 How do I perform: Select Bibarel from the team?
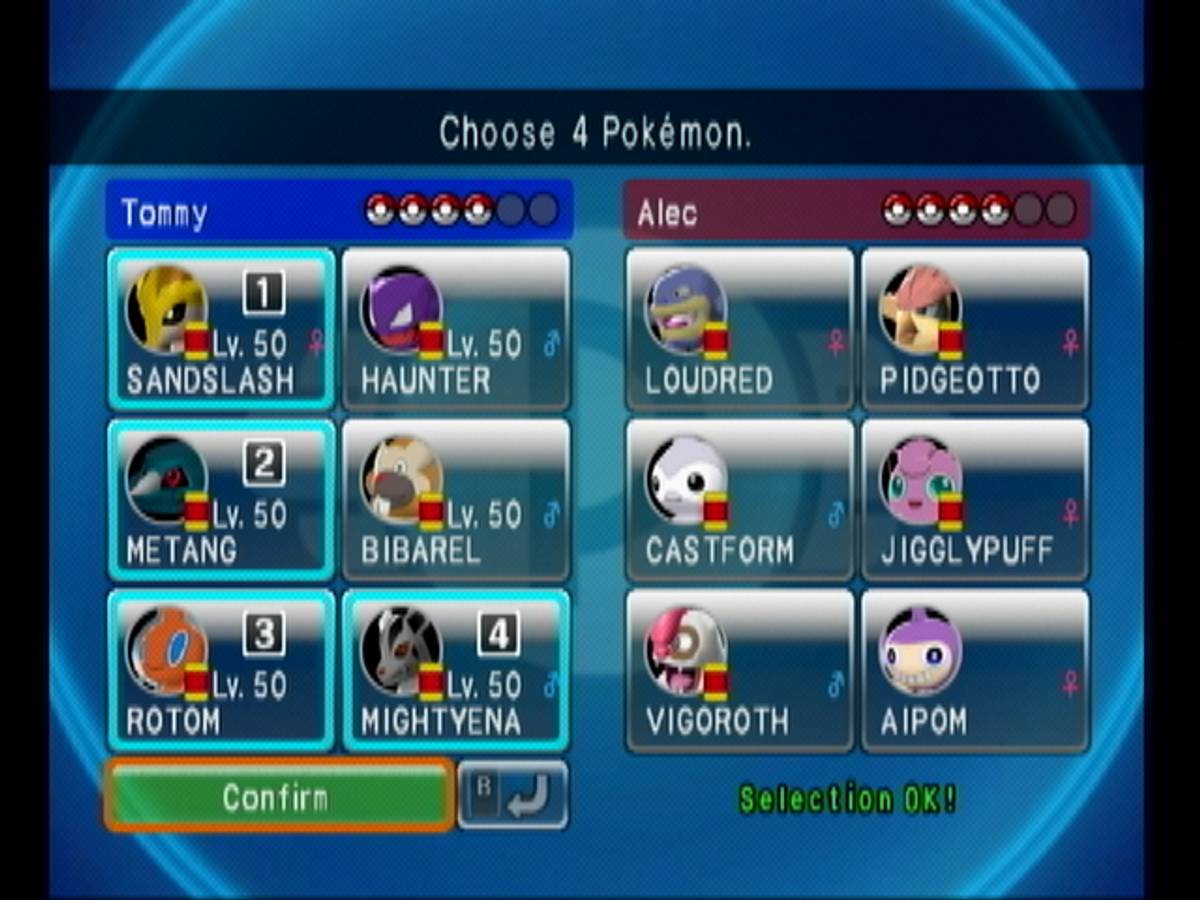click(x=456, y=500)
